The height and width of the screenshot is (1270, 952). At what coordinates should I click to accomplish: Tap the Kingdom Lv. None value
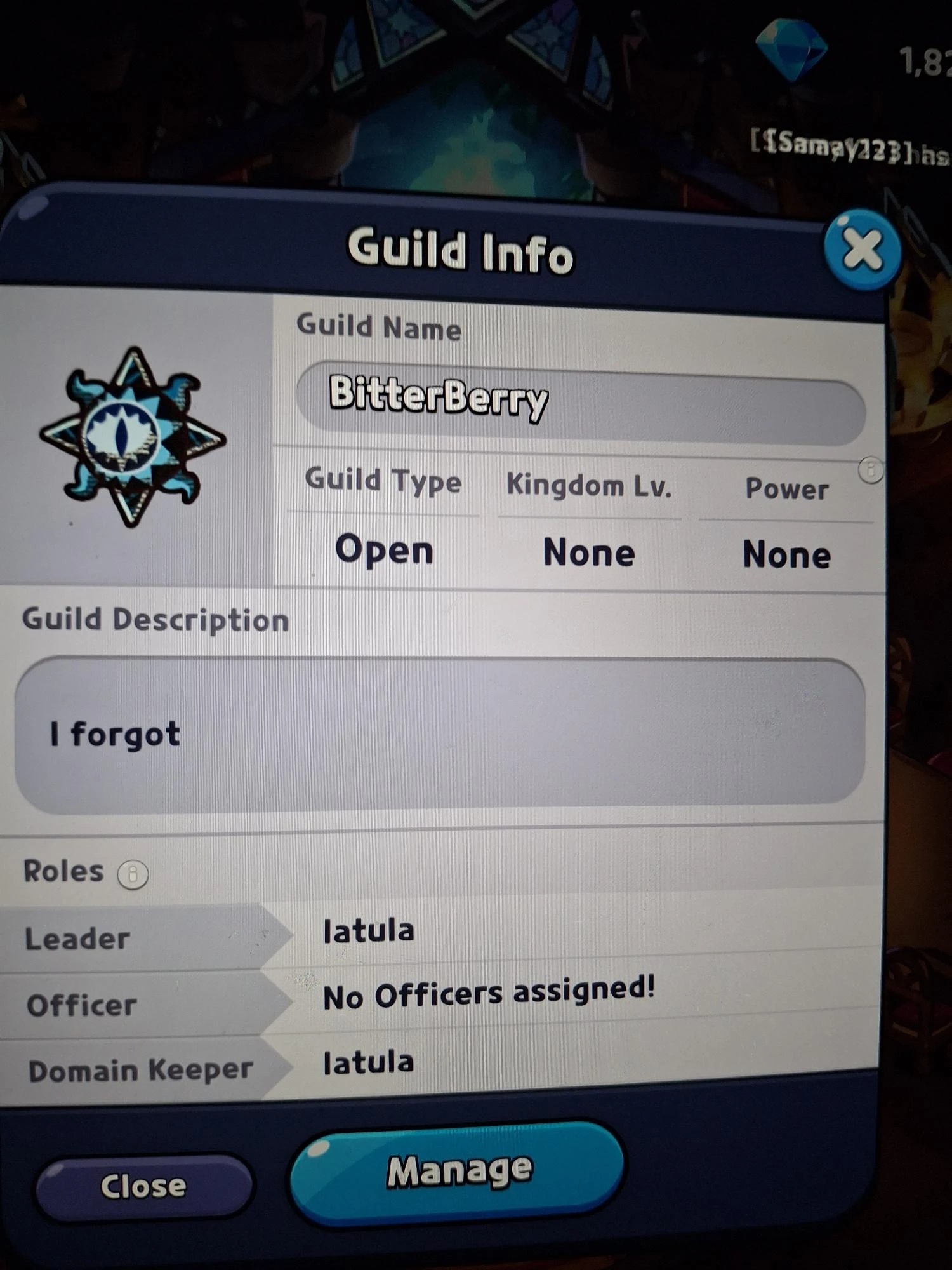pyautogui.click(x=589, y=552)
